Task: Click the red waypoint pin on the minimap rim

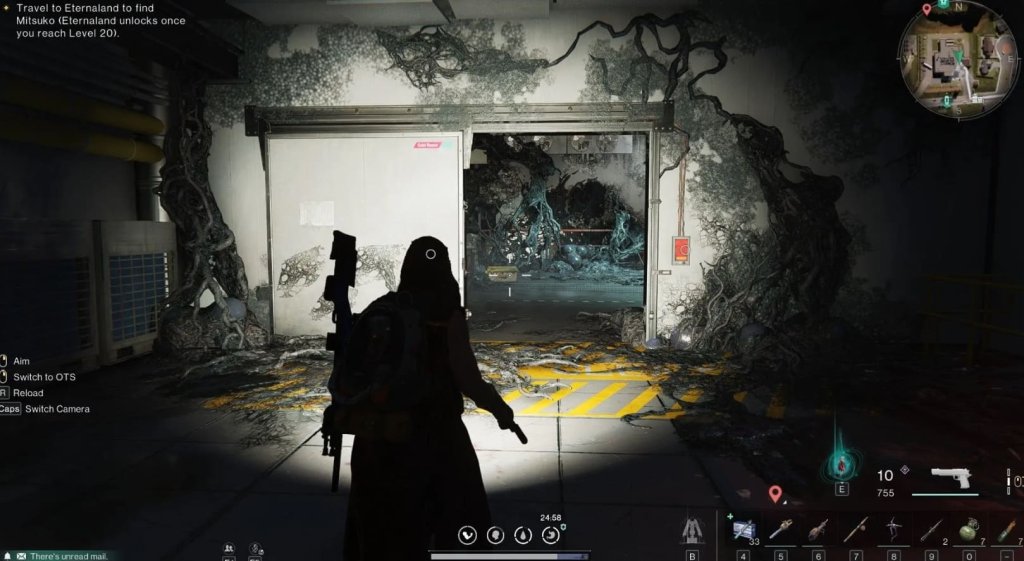Action: pos(927,9)
